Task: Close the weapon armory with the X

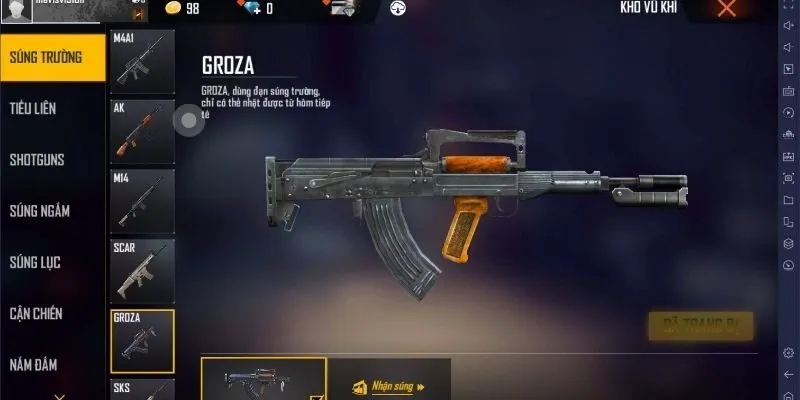Action: (x=727, y=9)
